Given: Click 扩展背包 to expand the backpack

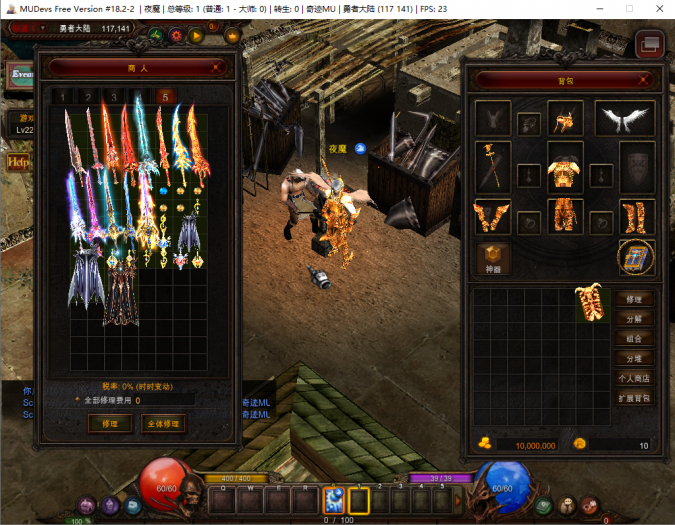Looking at the screenshot, I should click(x=634, y=398).
